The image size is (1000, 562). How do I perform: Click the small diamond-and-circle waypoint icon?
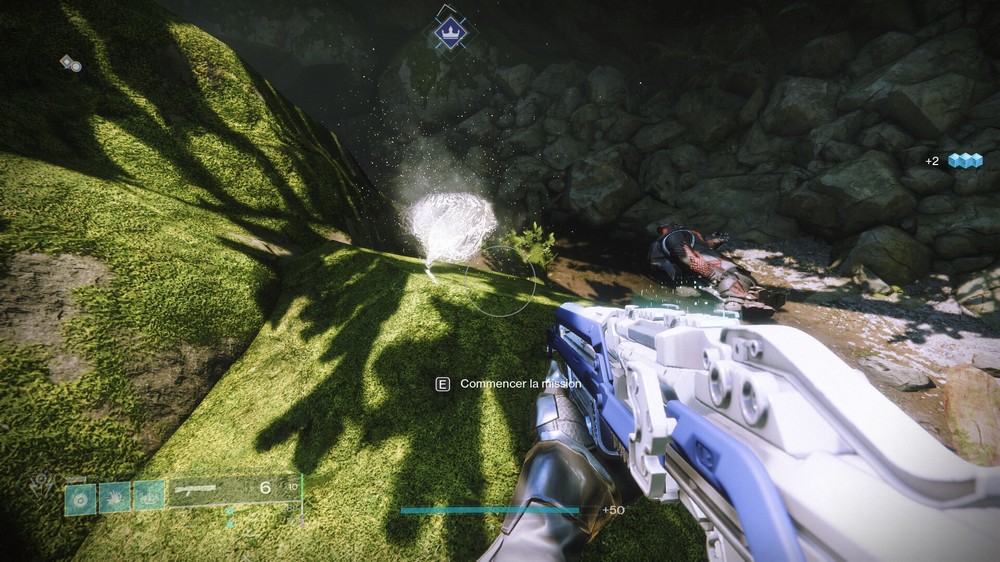coord(70,63)
